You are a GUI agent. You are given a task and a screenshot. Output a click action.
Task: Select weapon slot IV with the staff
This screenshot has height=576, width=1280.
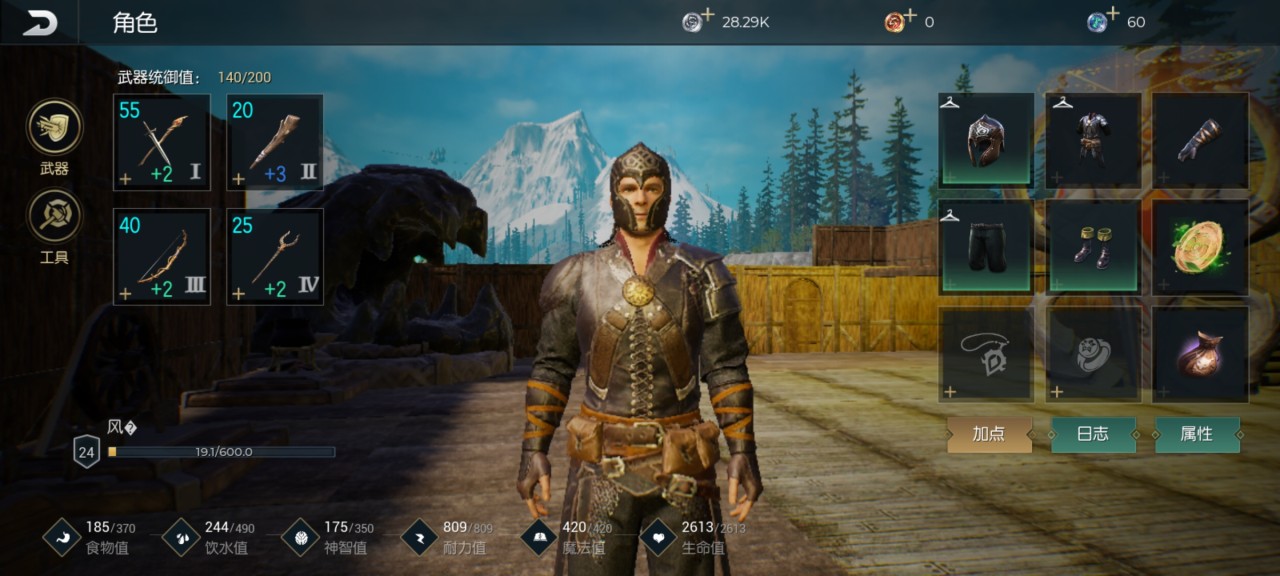point(275,256)
